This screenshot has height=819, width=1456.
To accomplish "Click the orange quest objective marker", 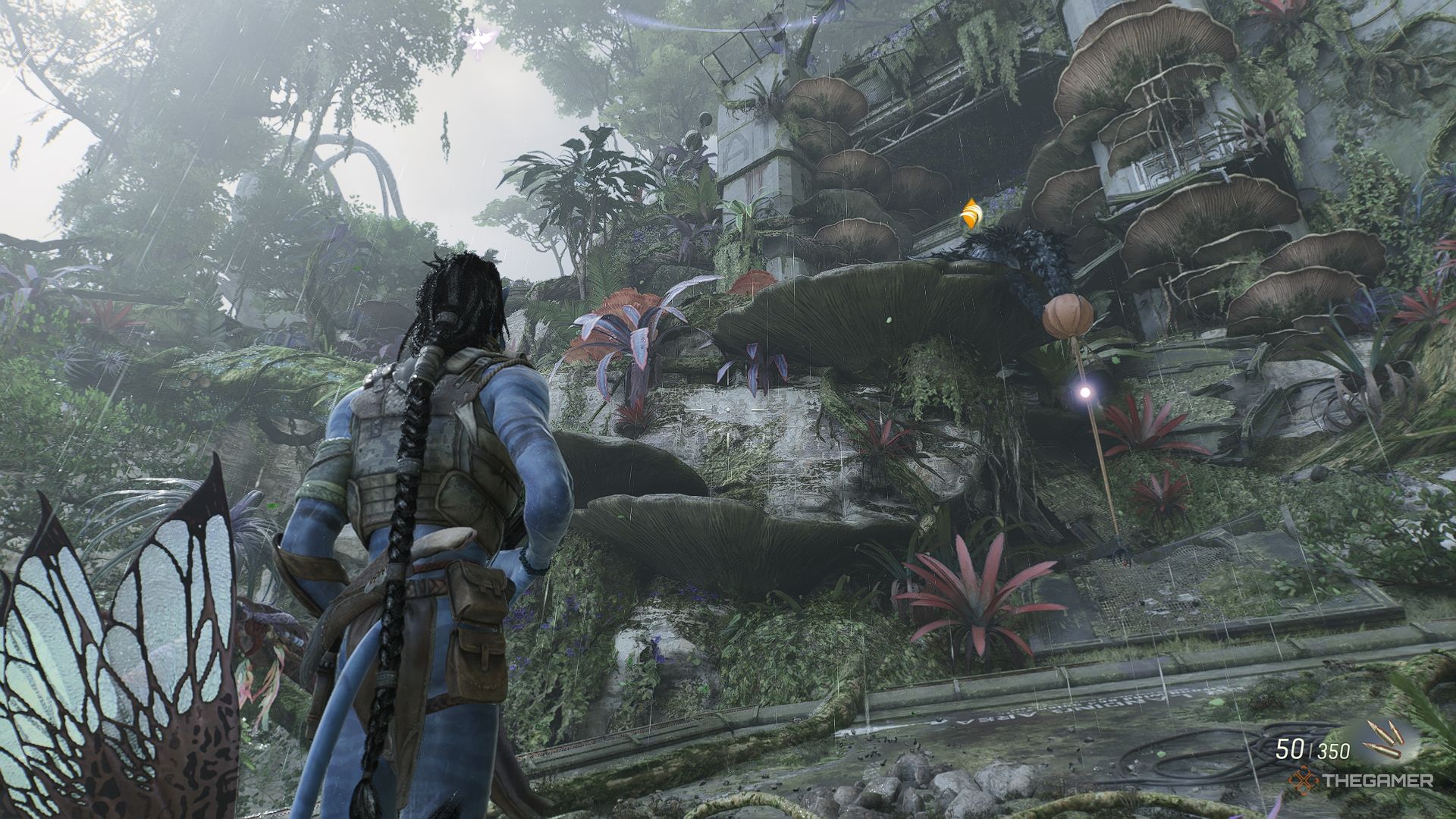I will click(x=971, y=215).
